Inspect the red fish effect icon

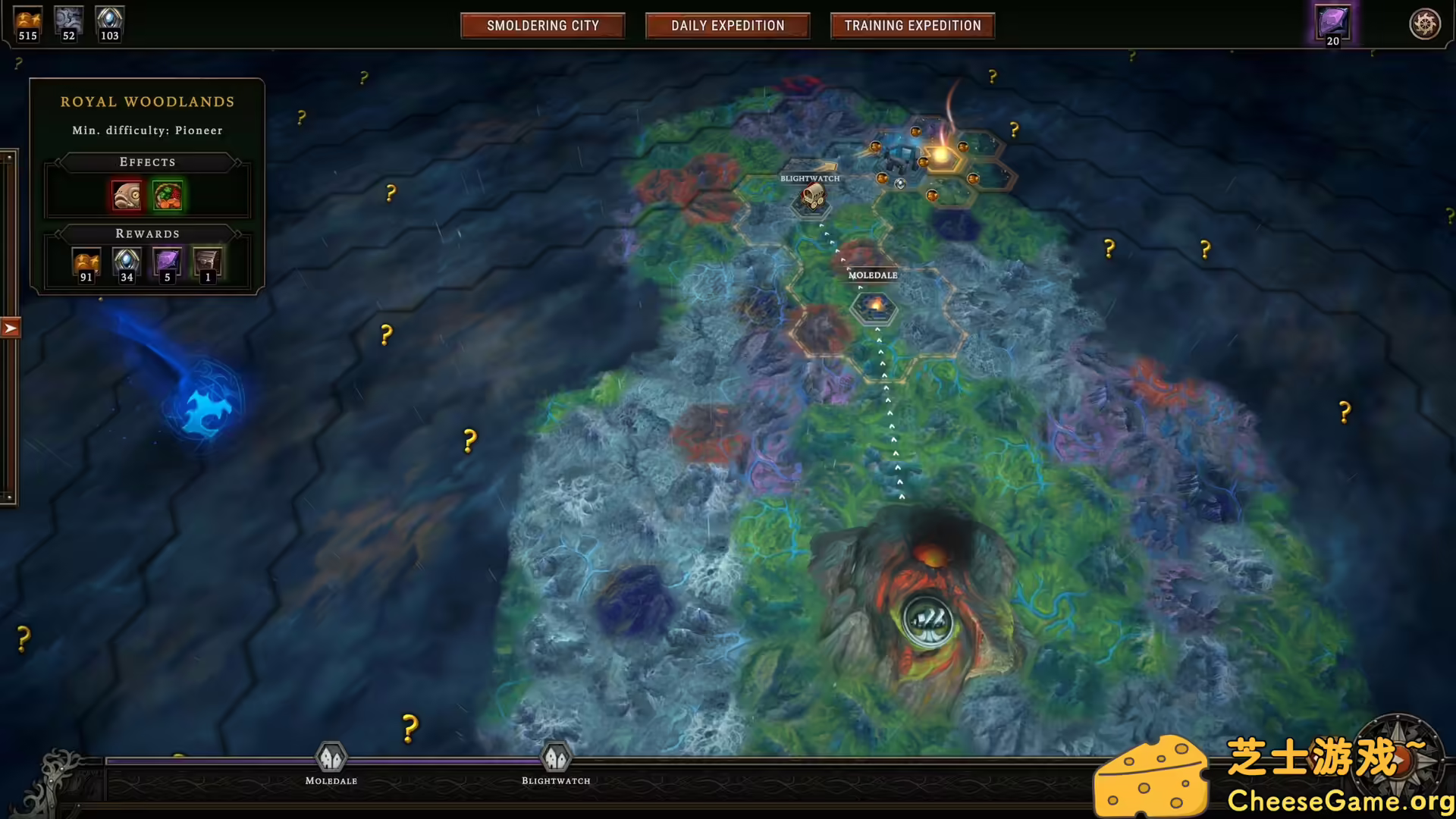click(x=127, y=196)
